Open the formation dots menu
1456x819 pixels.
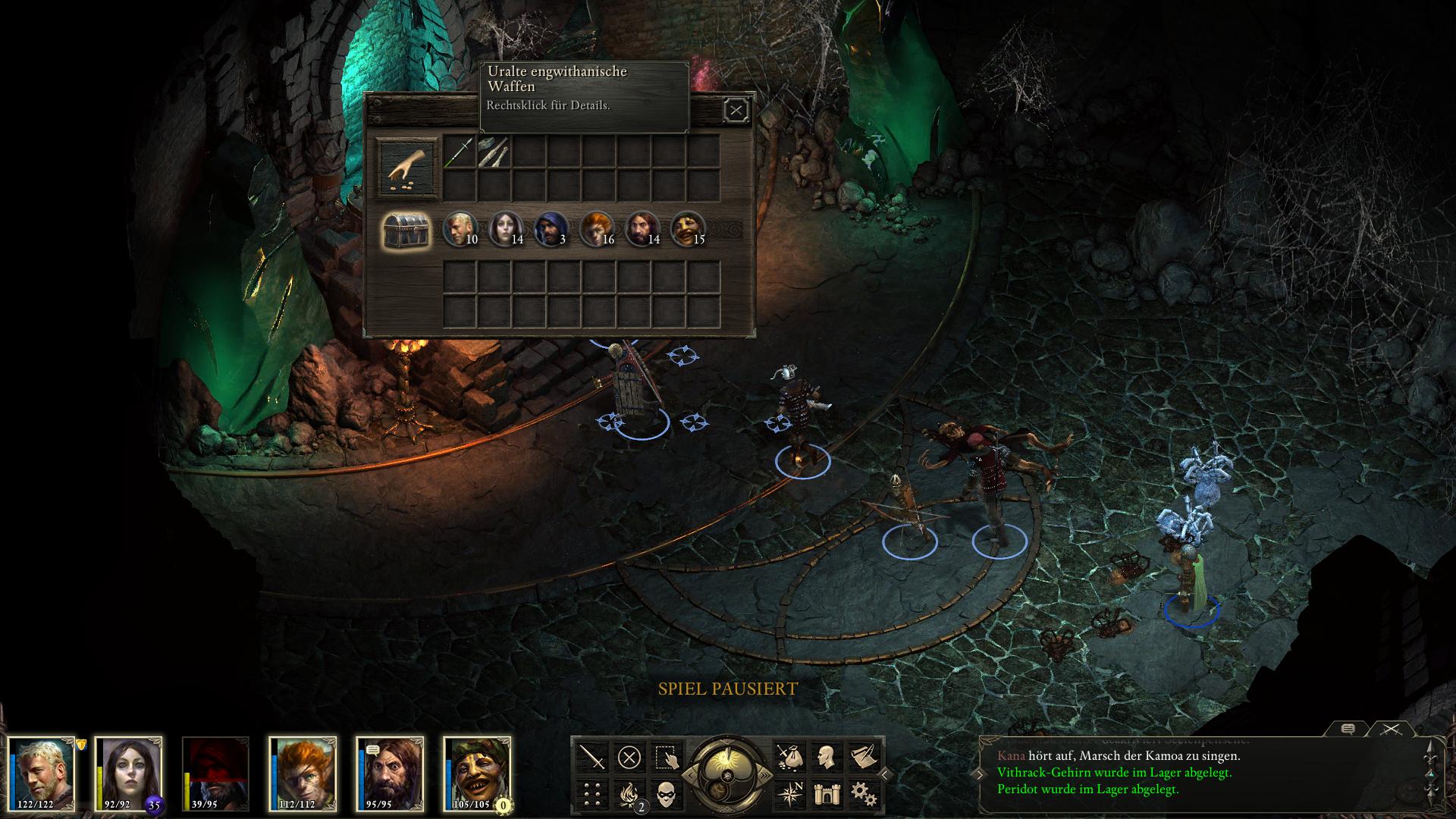point(592,794)
